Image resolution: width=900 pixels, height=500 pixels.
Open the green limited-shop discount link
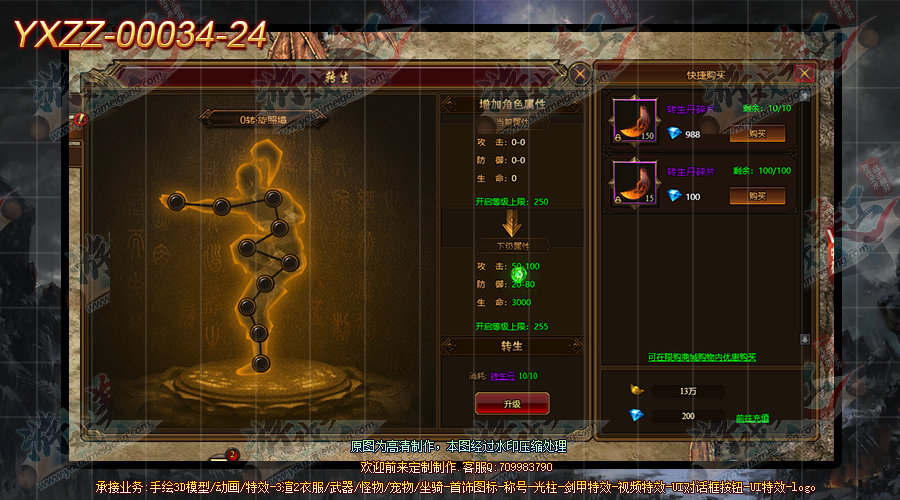click(701, 357)
